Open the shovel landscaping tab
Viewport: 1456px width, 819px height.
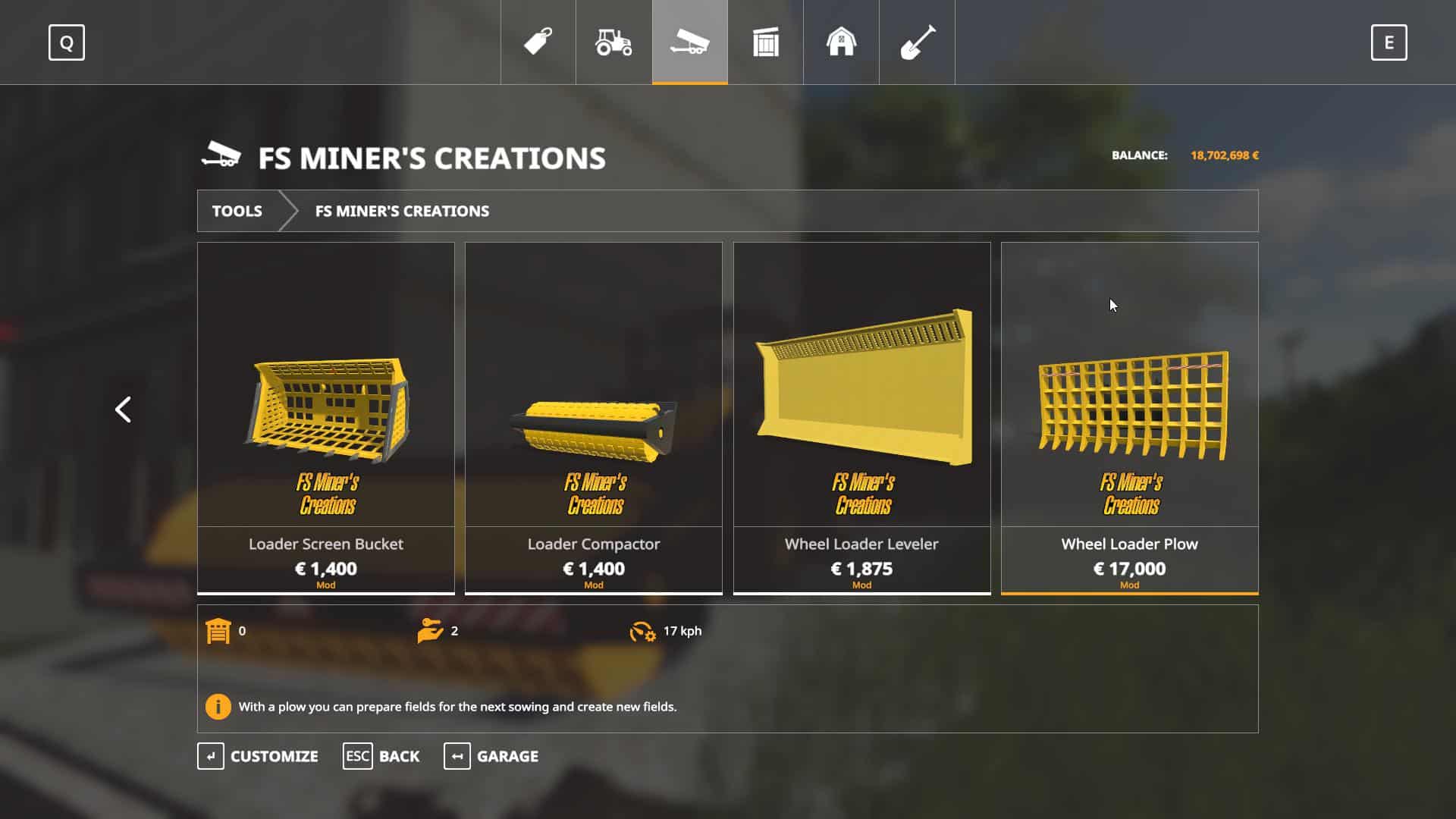point(917,42)
